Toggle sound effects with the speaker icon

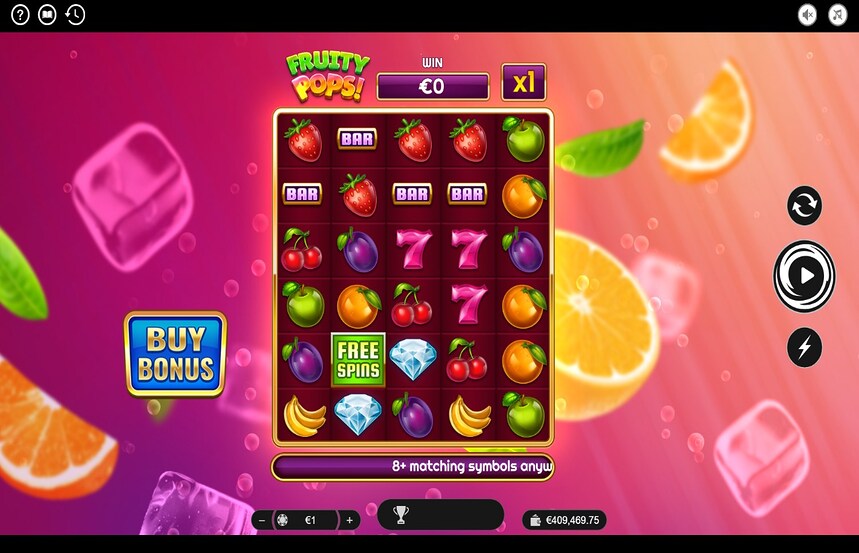pos(808,15)
